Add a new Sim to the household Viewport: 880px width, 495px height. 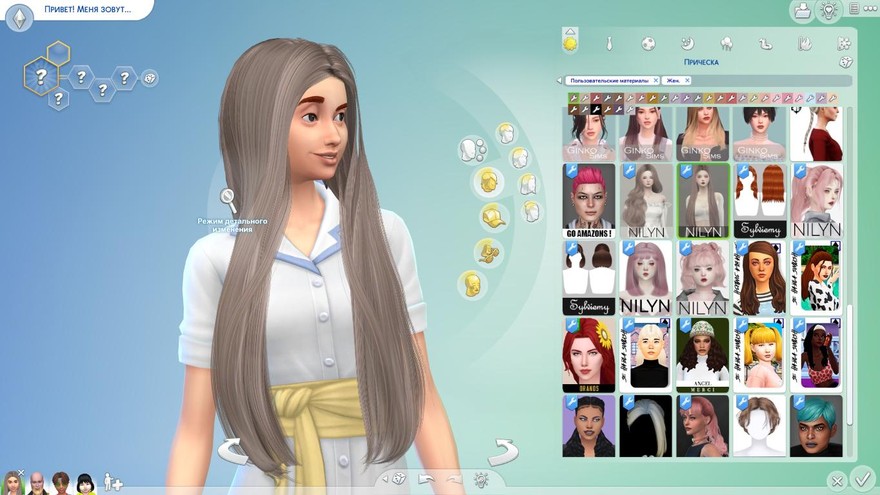click(113, 483)
